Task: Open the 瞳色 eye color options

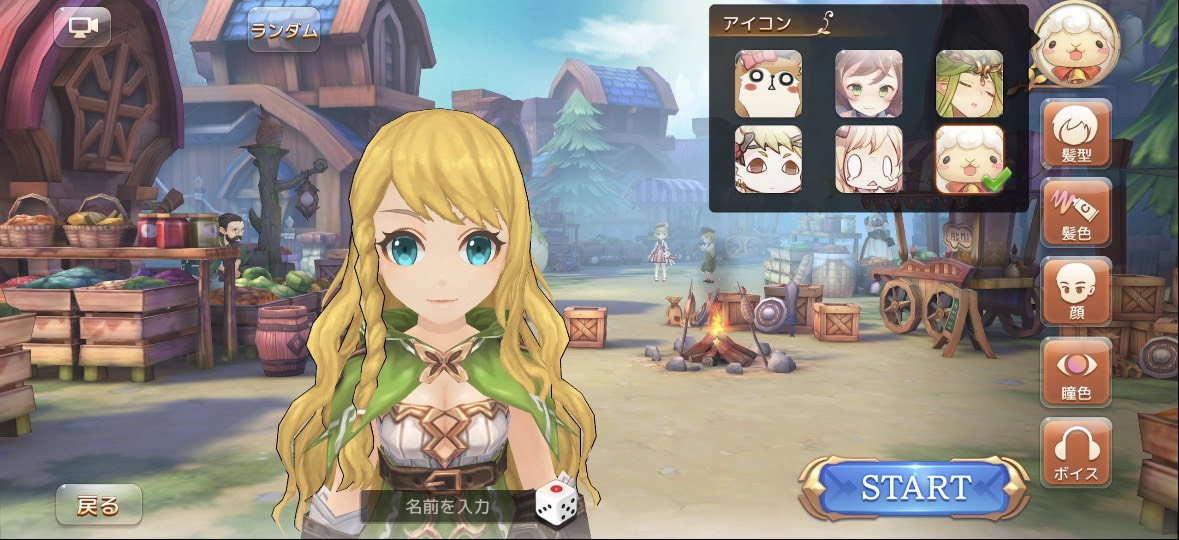Action: click(x=1076, y=371)
